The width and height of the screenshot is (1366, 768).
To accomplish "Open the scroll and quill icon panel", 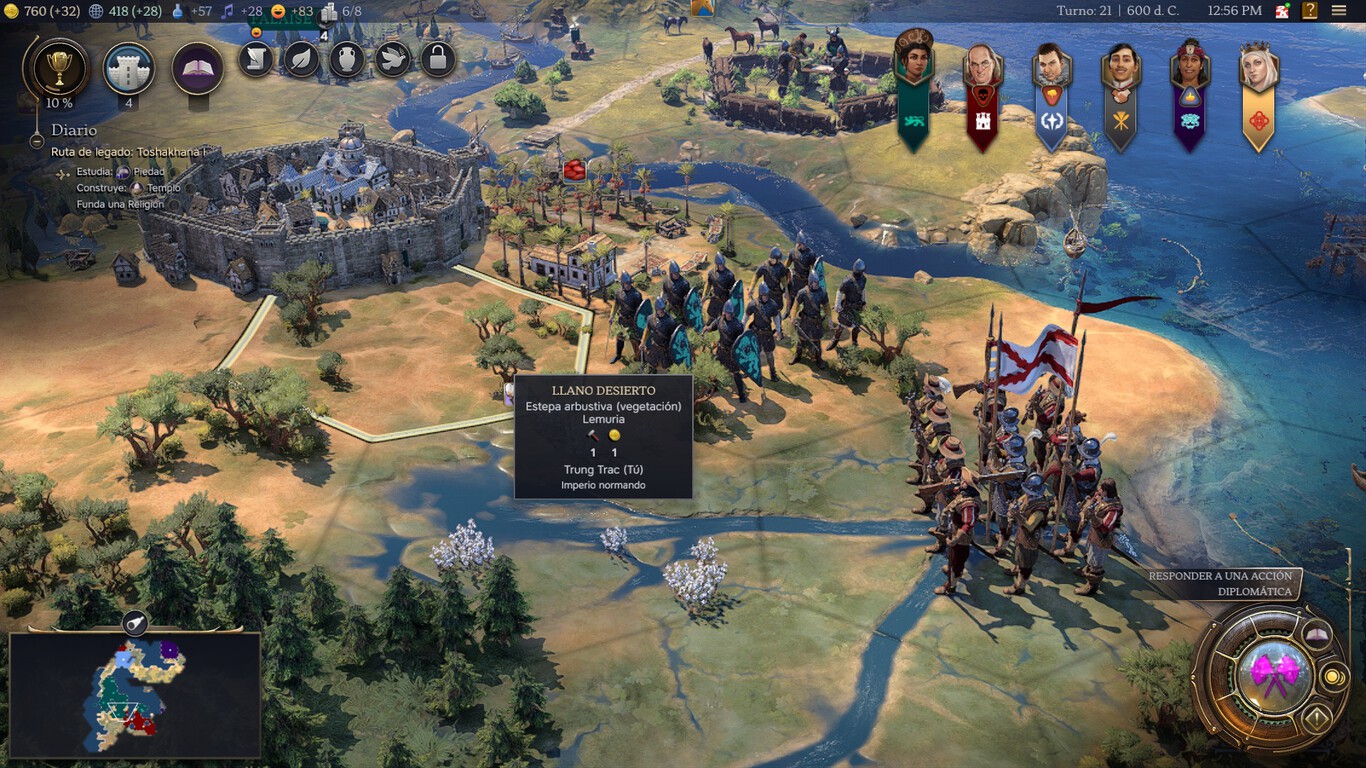I will click(256, 60).
